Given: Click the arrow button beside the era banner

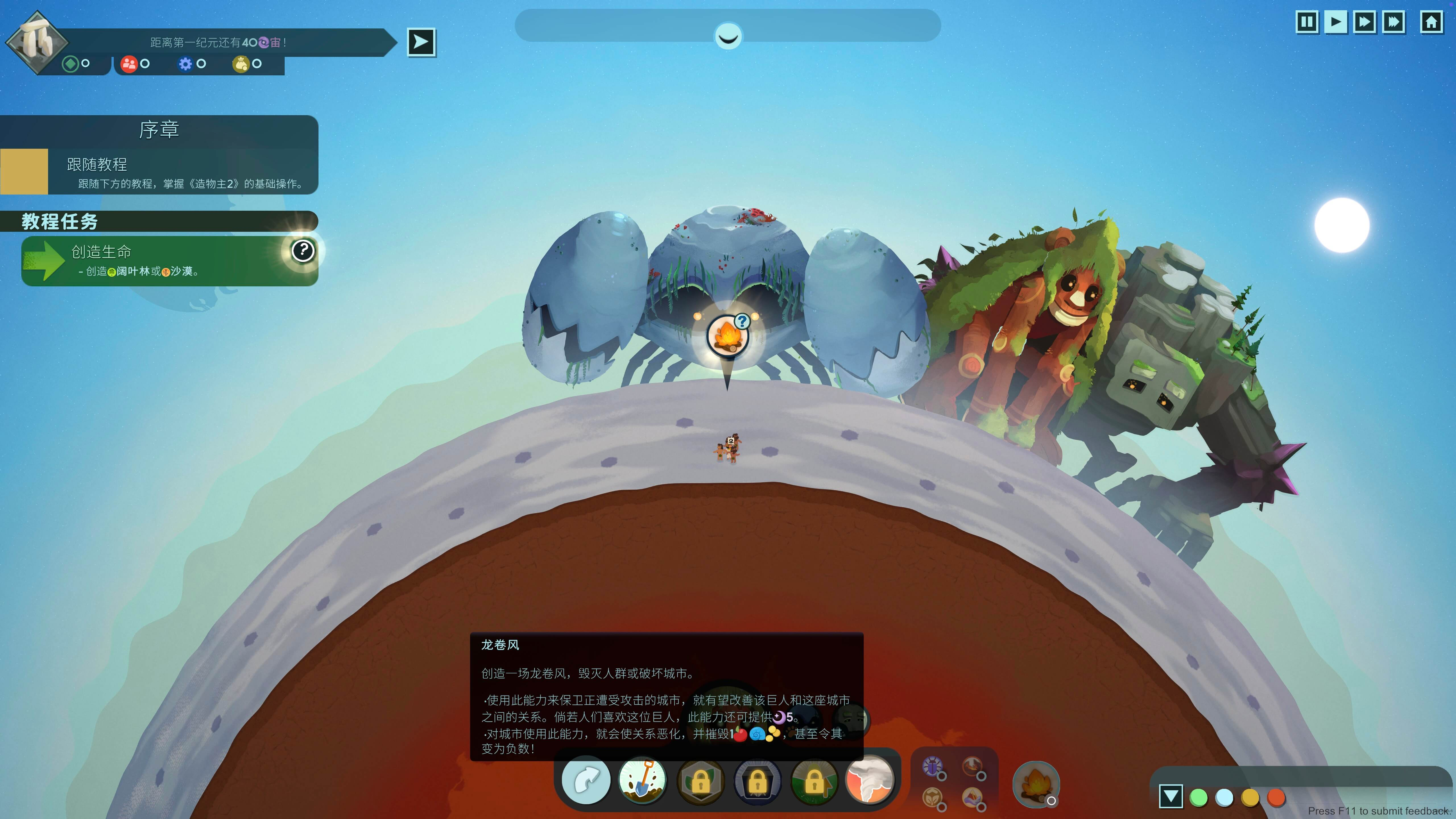Looking at the screenshot, I should click(421, 42).
